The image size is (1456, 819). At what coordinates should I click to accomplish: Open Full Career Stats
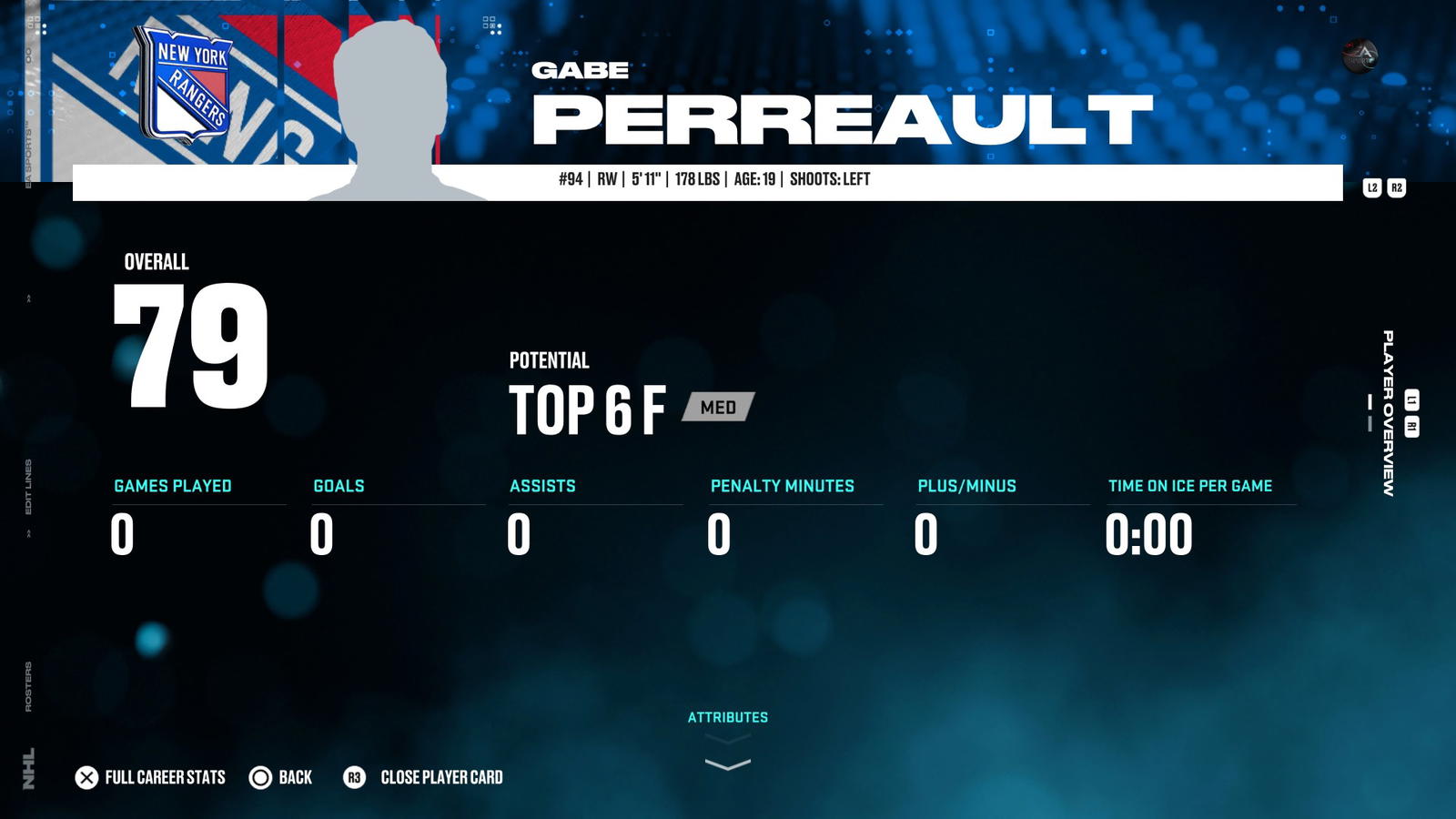click(x=164, y=777)
